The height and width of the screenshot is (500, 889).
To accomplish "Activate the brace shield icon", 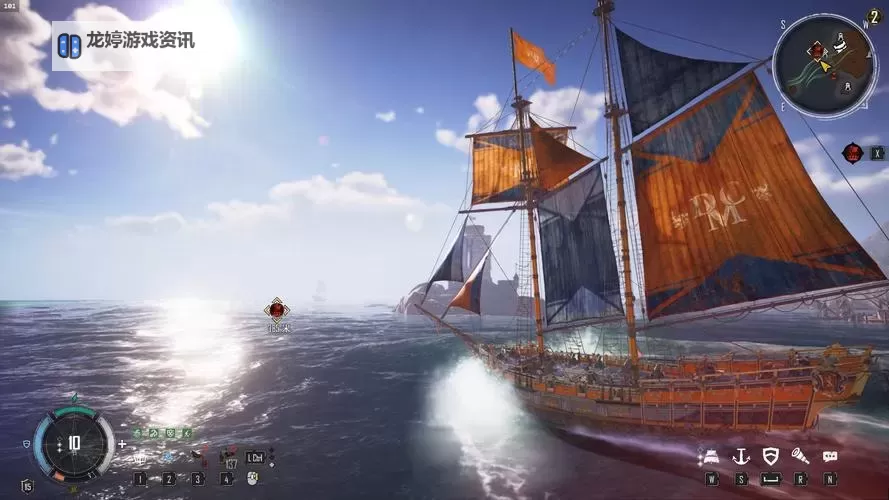I will [770, 456].
